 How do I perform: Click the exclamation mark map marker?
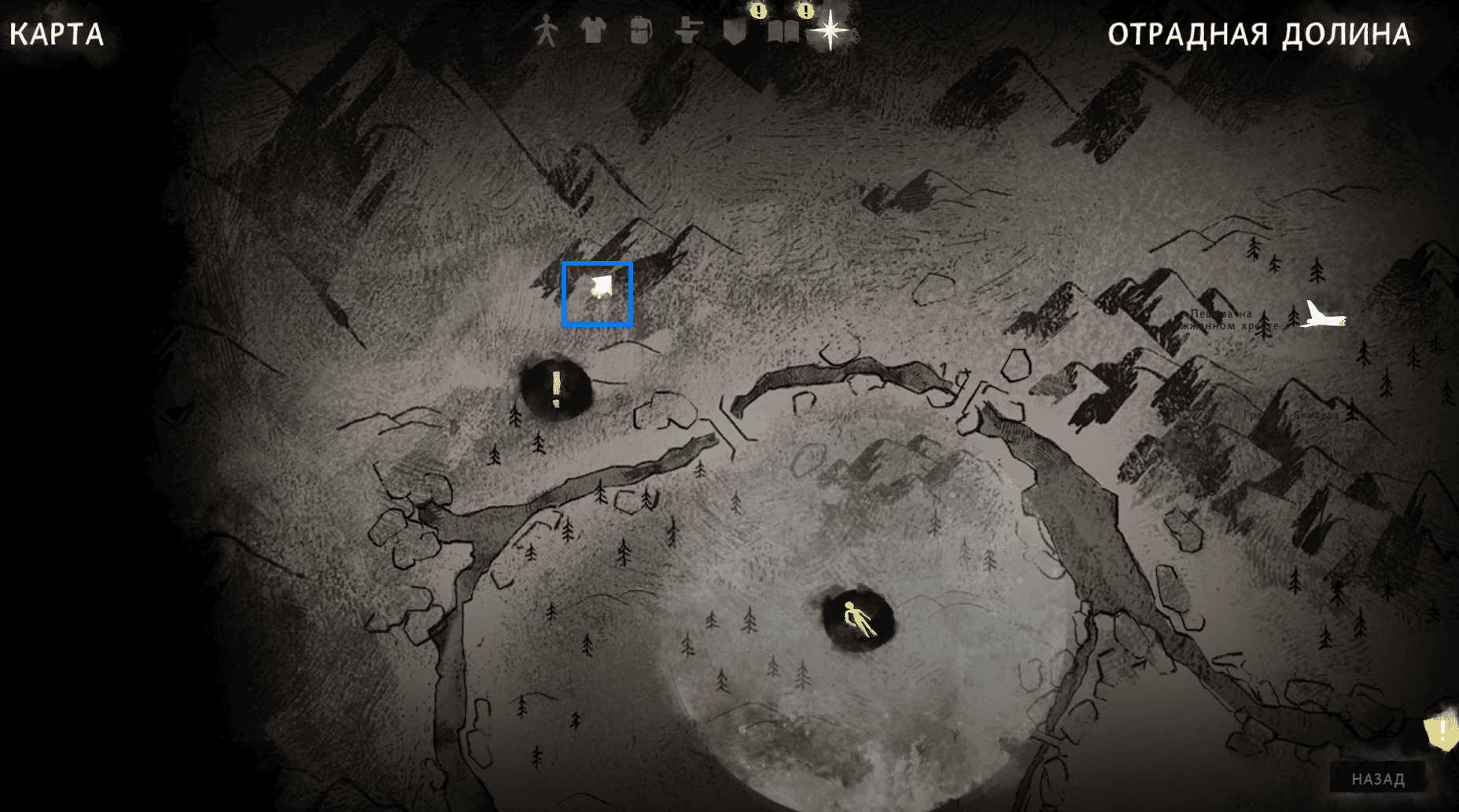tap(556, 389)
